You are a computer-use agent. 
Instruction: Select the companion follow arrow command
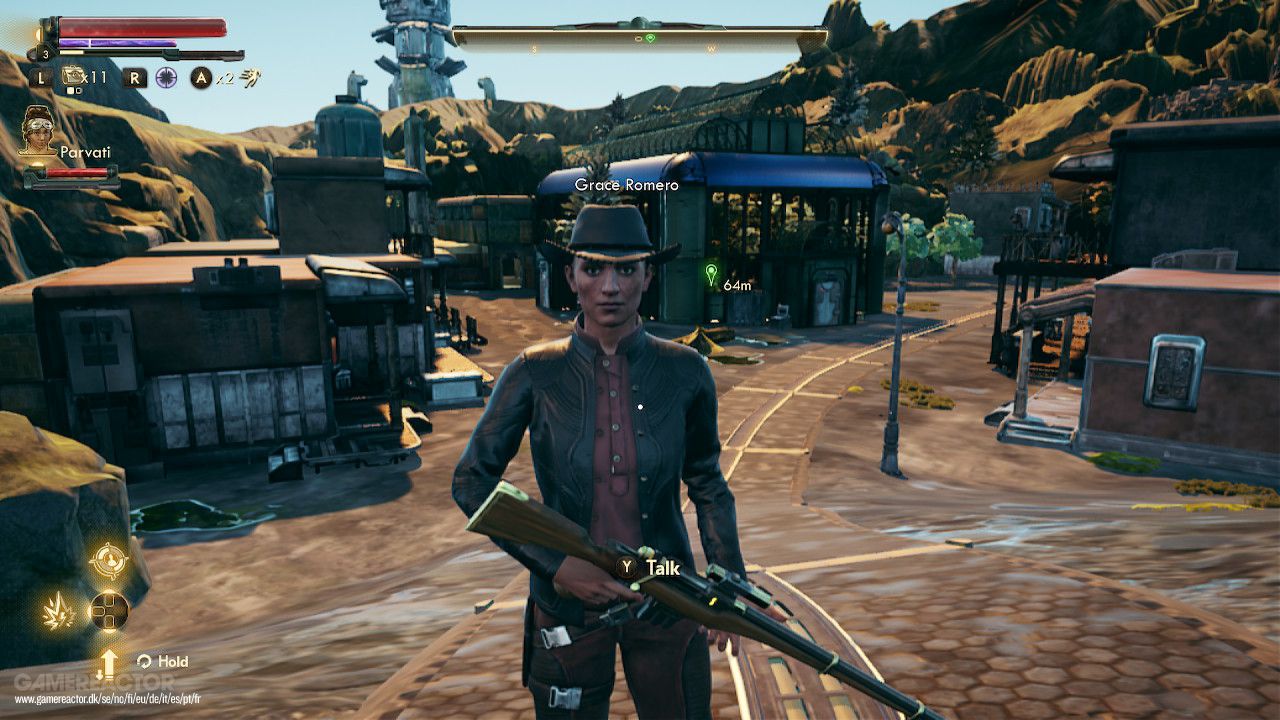pyautogui.click(x=108, y=663)
